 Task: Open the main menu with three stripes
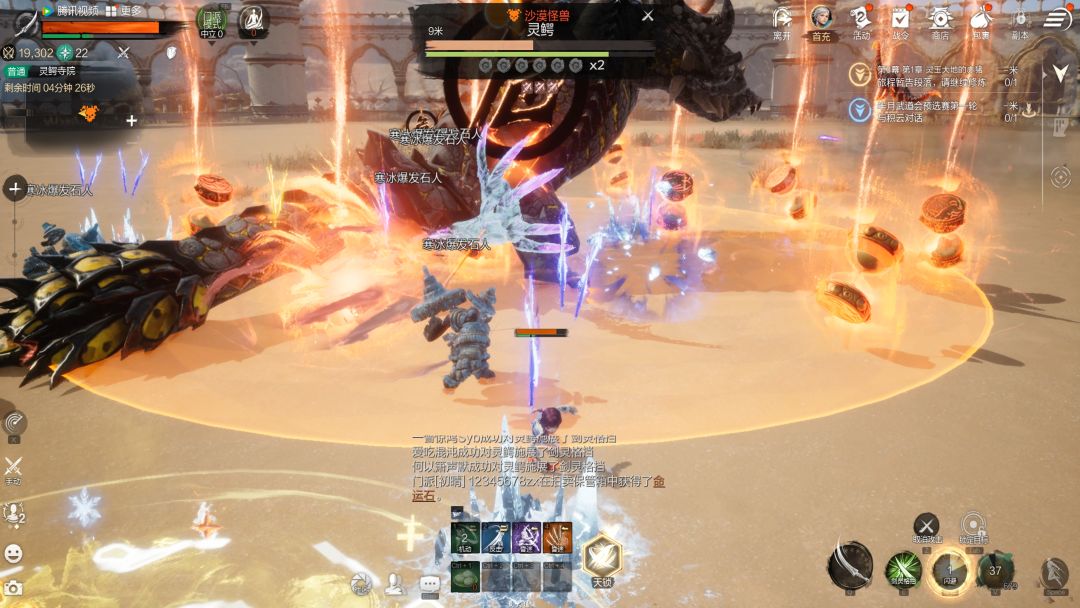click(1058, 18)
